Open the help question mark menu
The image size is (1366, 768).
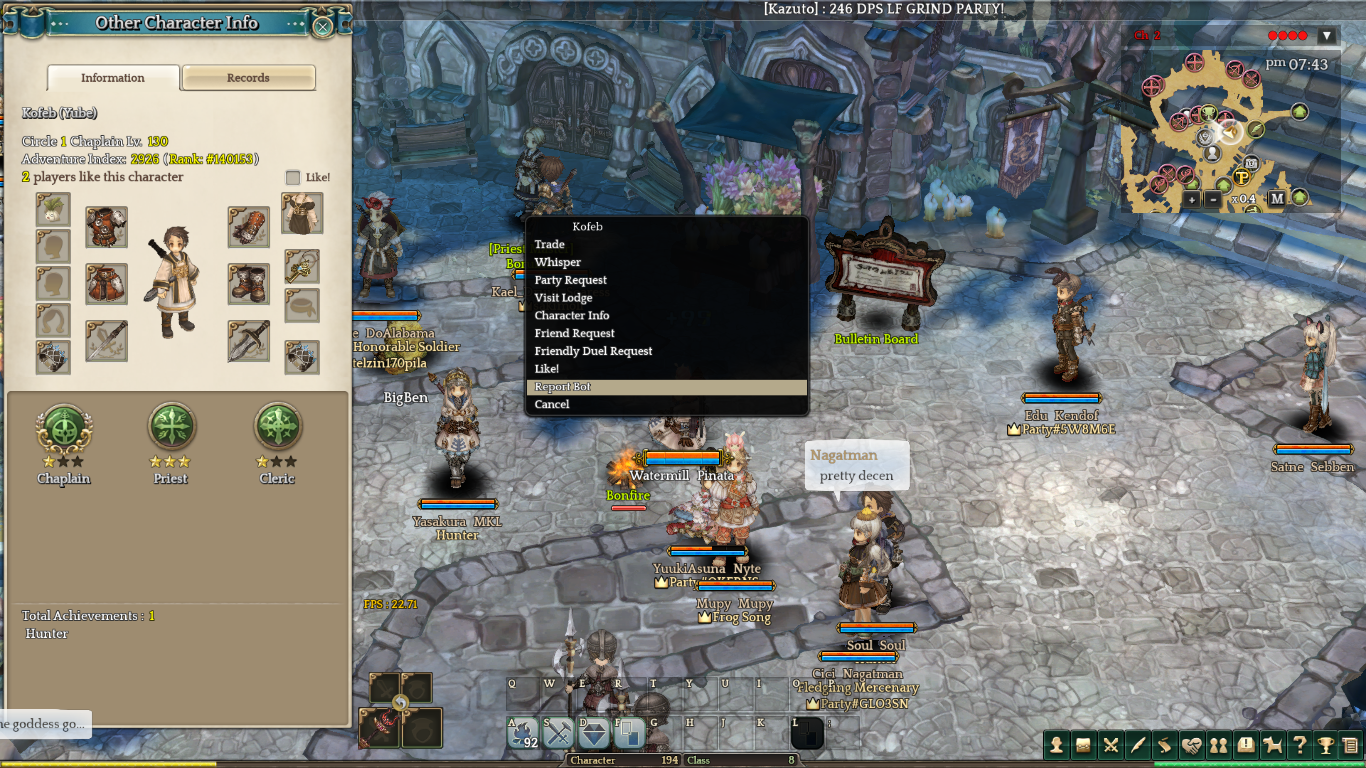(x=1299, y=745)
